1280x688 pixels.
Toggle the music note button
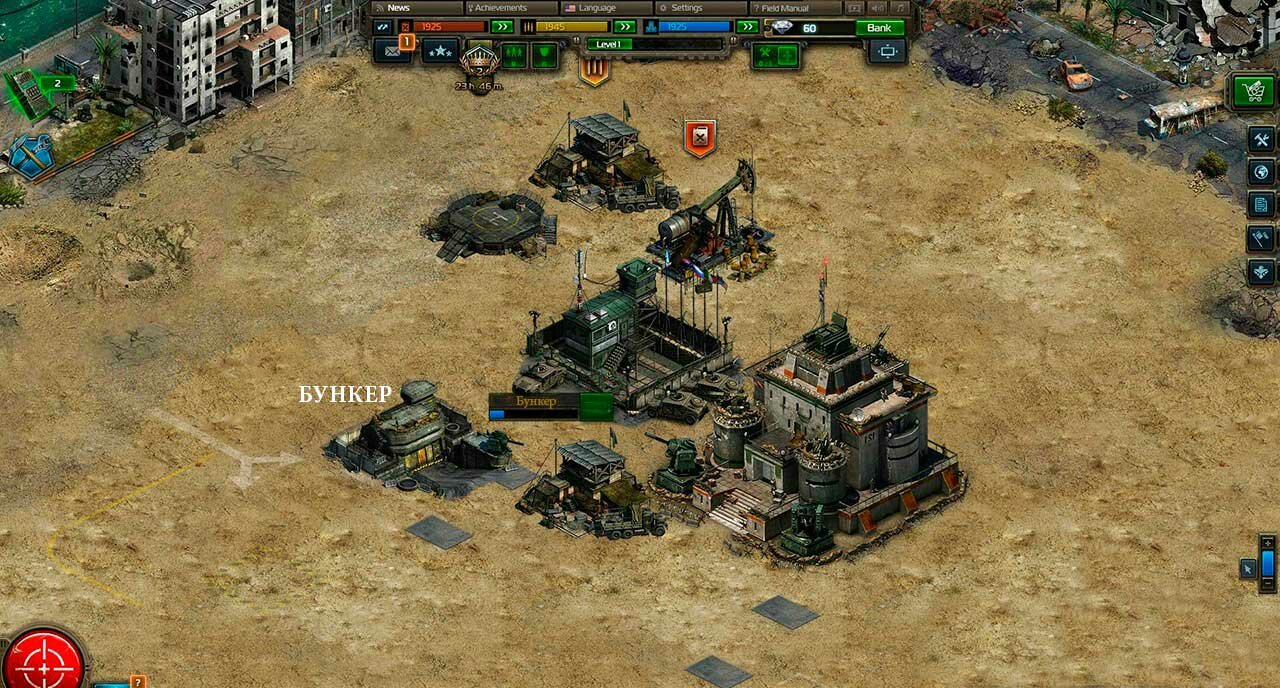tap(900, 8)
